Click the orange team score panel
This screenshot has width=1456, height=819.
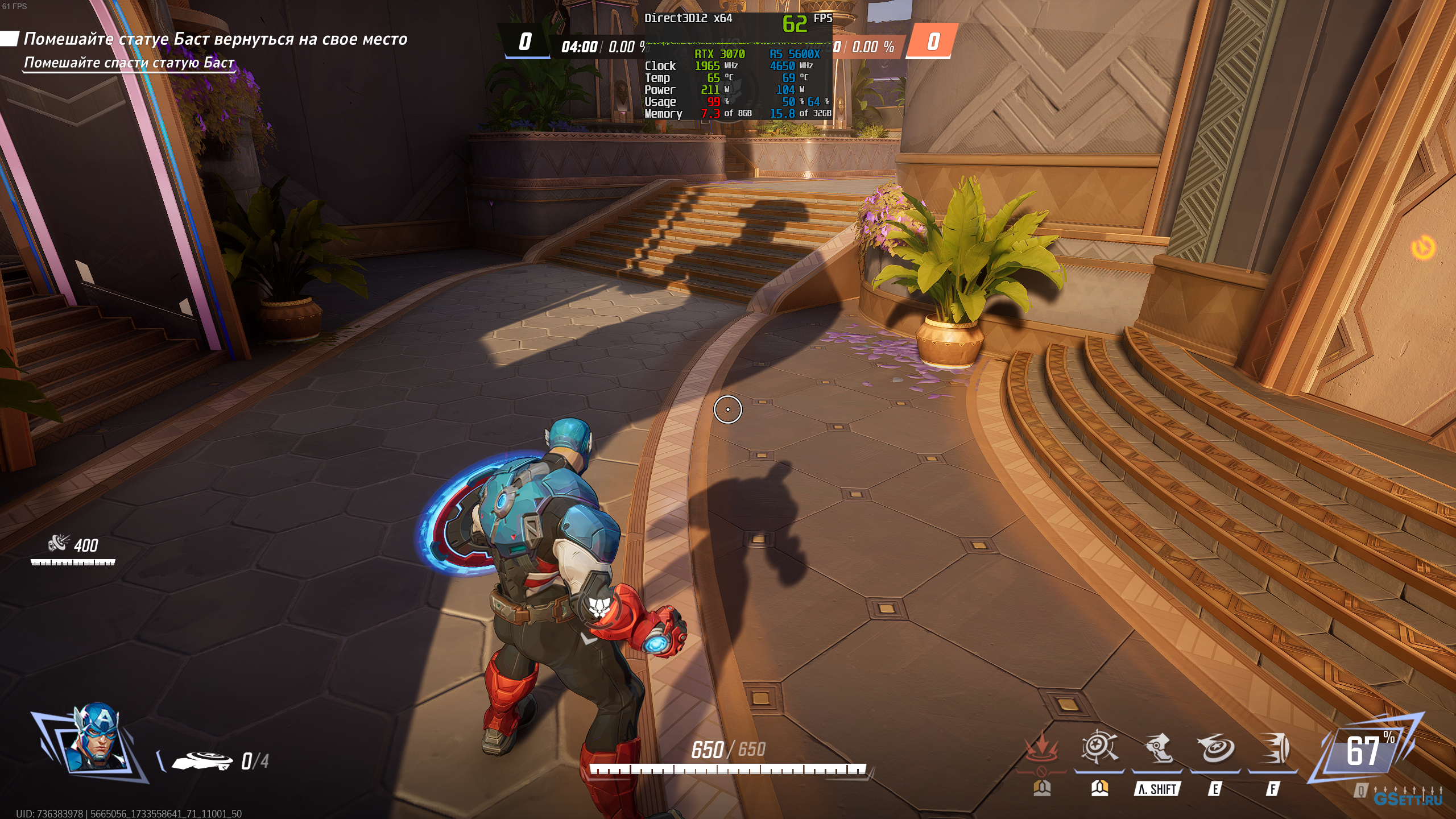point(932,42)
